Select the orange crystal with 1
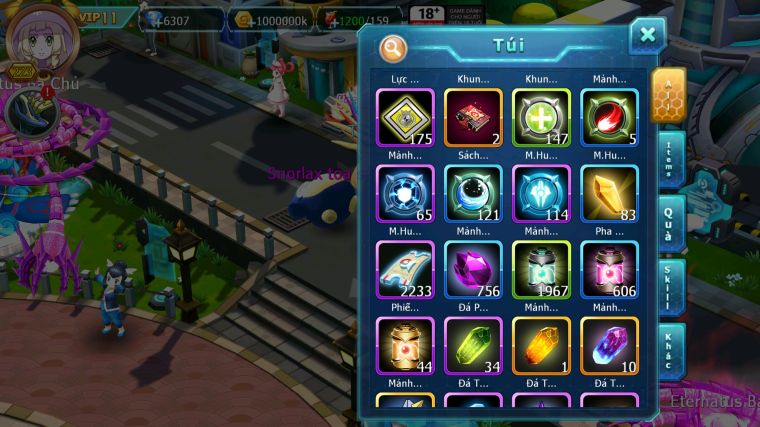Viewport: 760px width, 427px height. coord(541,345)
